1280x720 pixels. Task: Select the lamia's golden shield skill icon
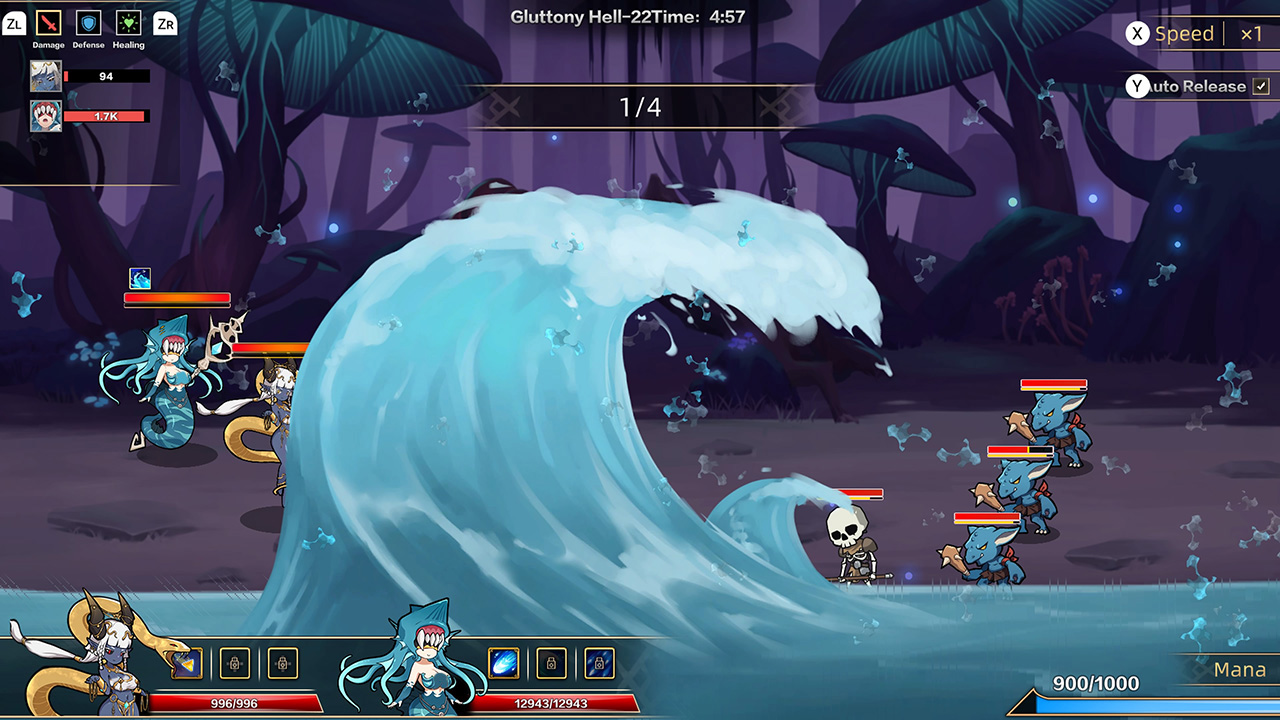pyautogui.click(x=186, y=663)
